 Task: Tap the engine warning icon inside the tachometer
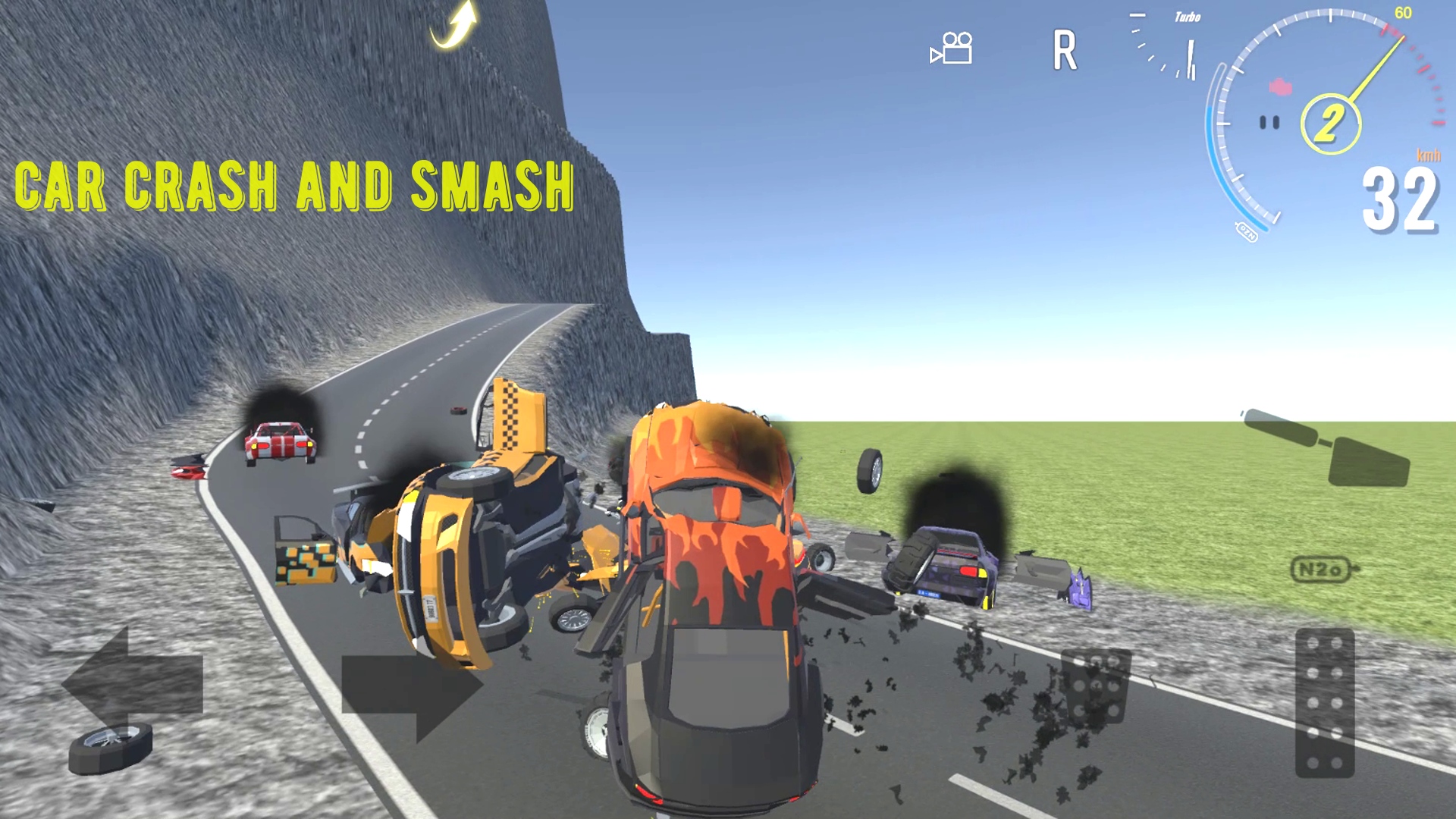(1282, 85)
